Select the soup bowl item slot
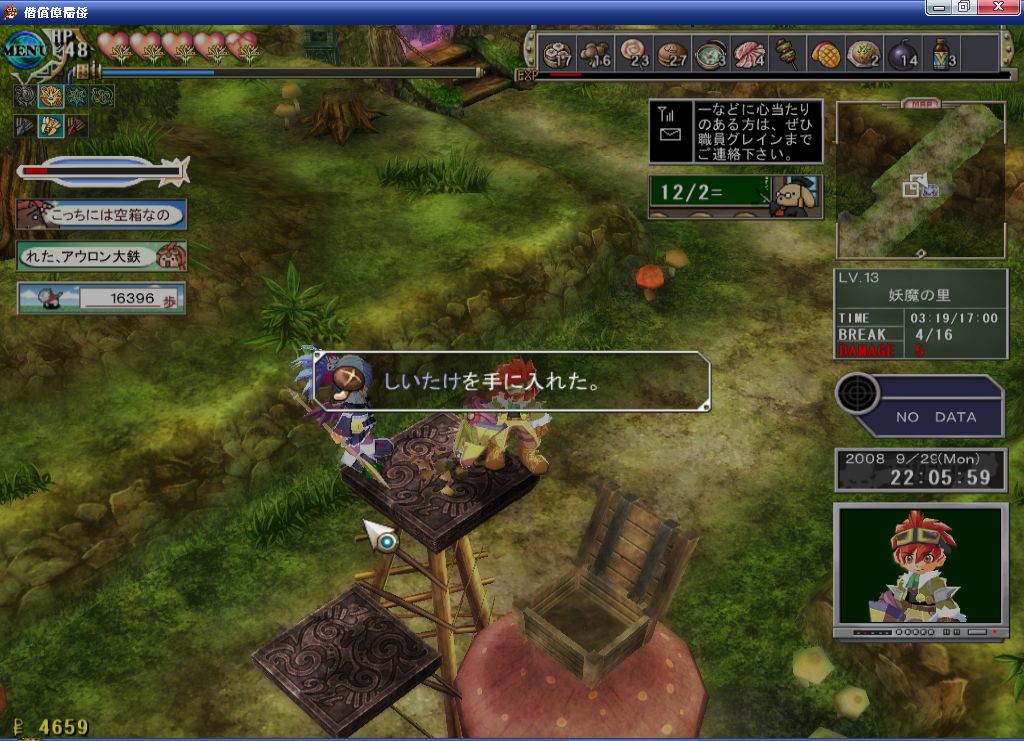The image size is (1024, 741). (711, 52)
